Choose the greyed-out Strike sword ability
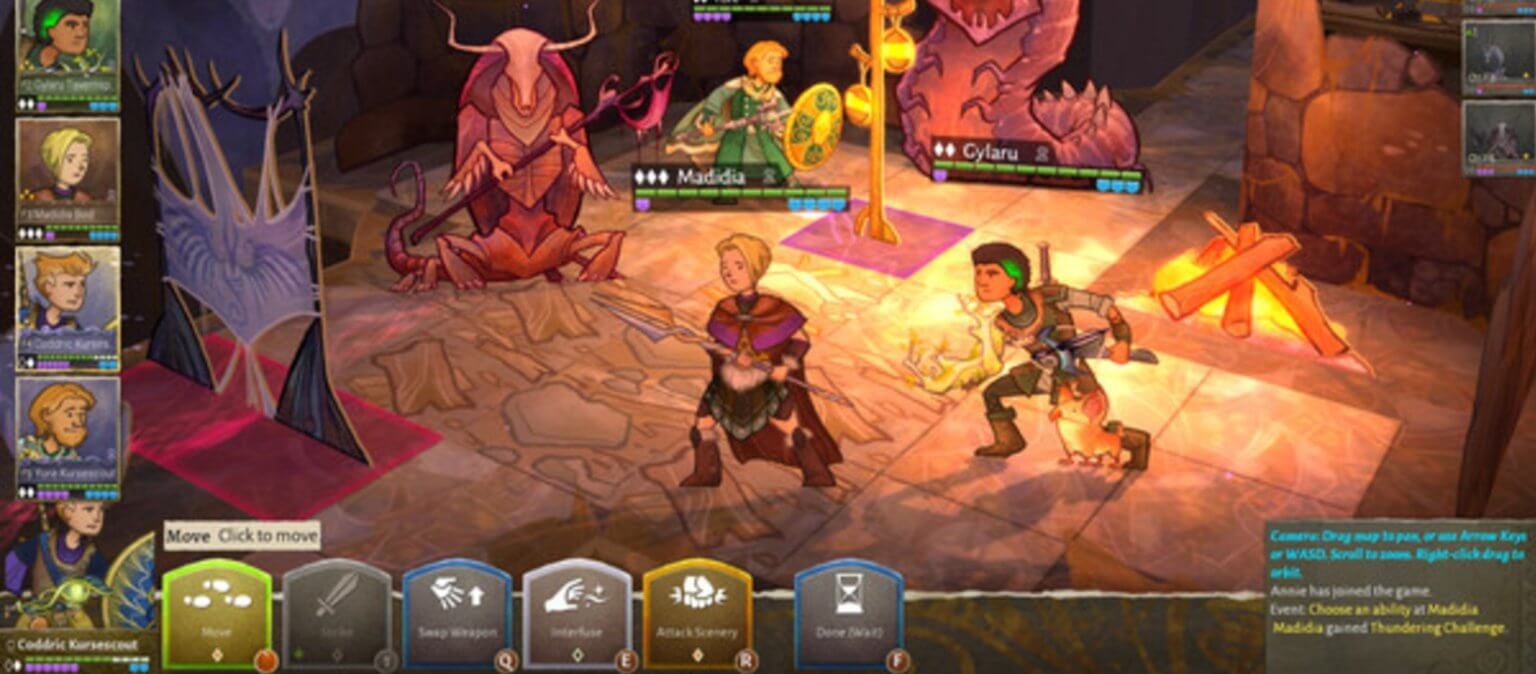 click(x=336, y=613)
